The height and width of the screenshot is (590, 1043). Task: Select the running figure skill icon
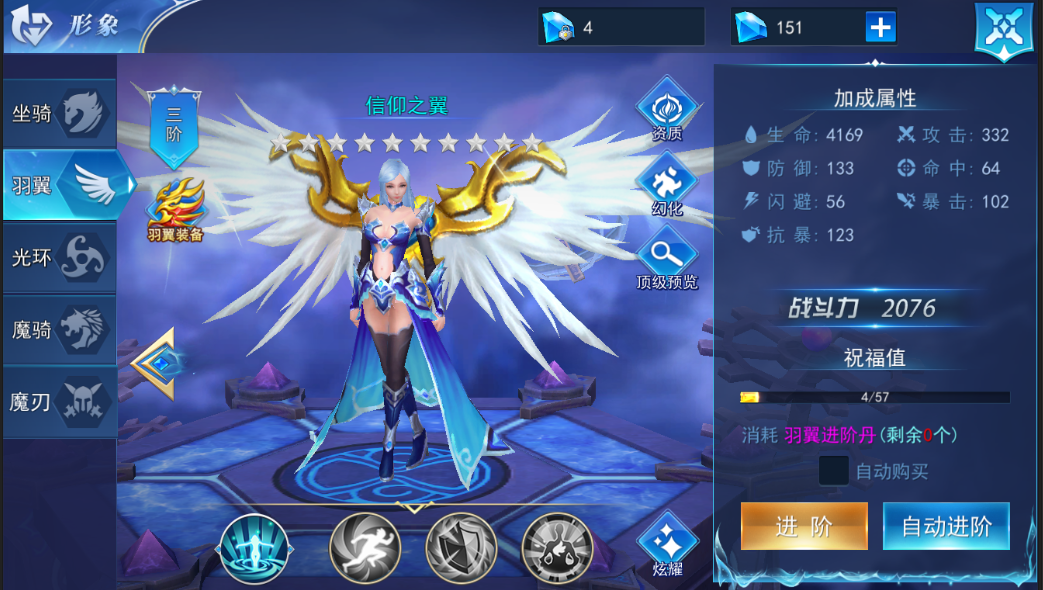click(365, 549)
